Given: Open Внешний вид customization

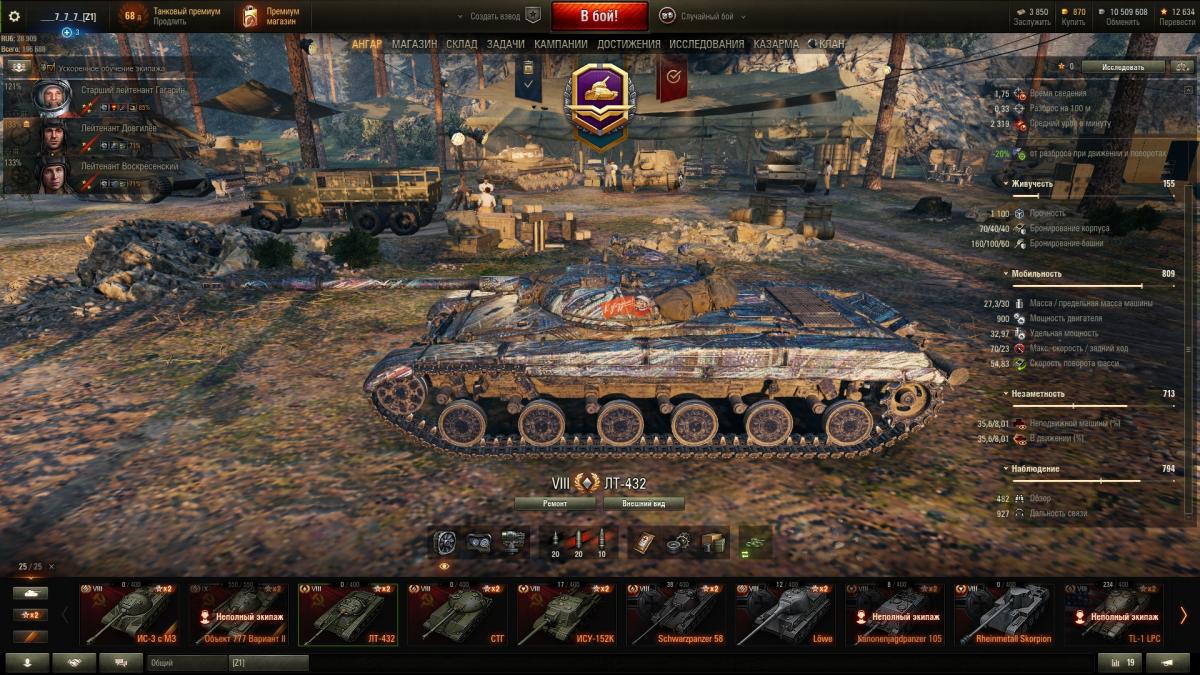Looking at the screenshot, I should (x=643, y=504).
